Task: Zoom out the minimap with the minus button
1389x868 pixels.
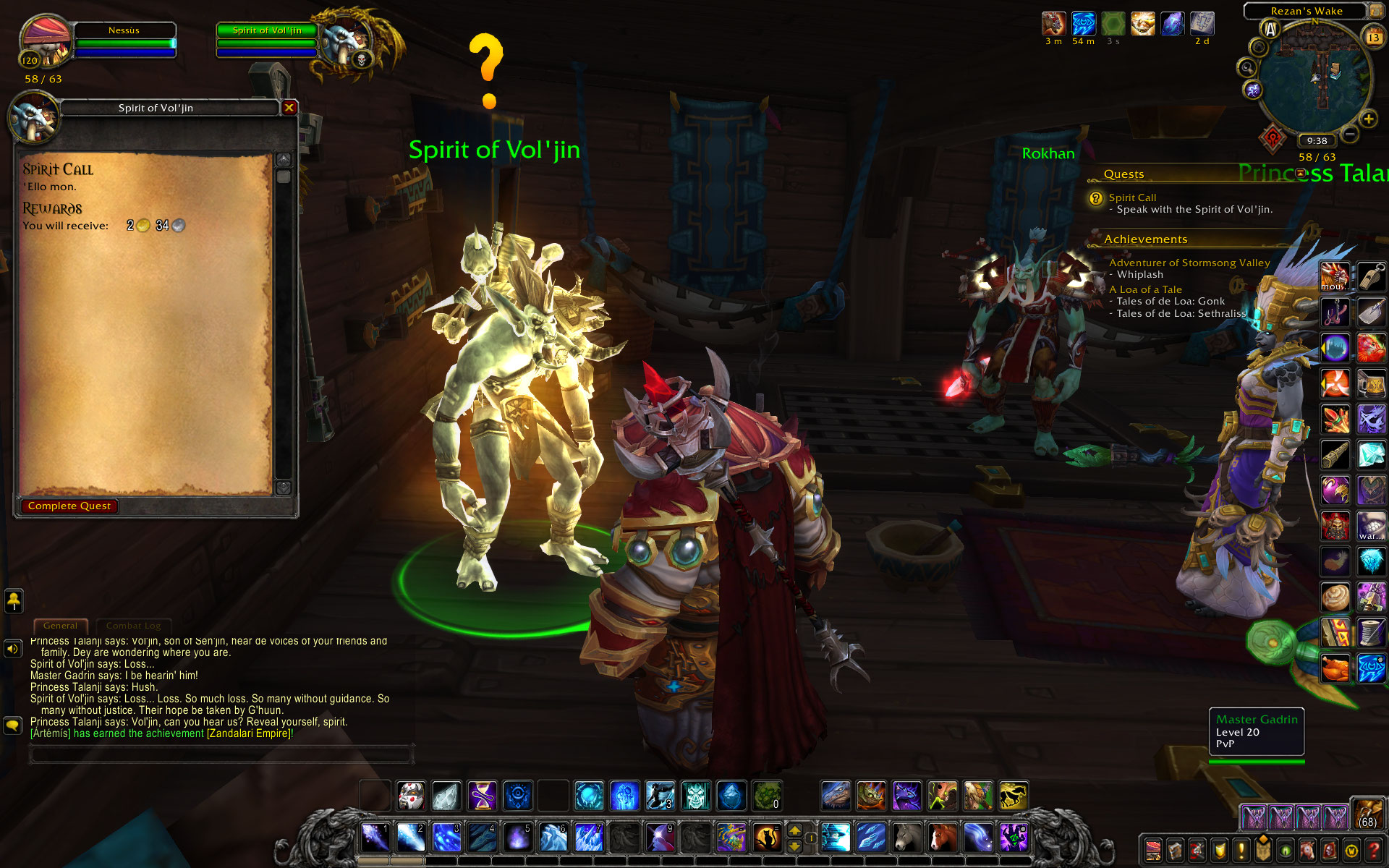Action: (x=1350, y=134)
